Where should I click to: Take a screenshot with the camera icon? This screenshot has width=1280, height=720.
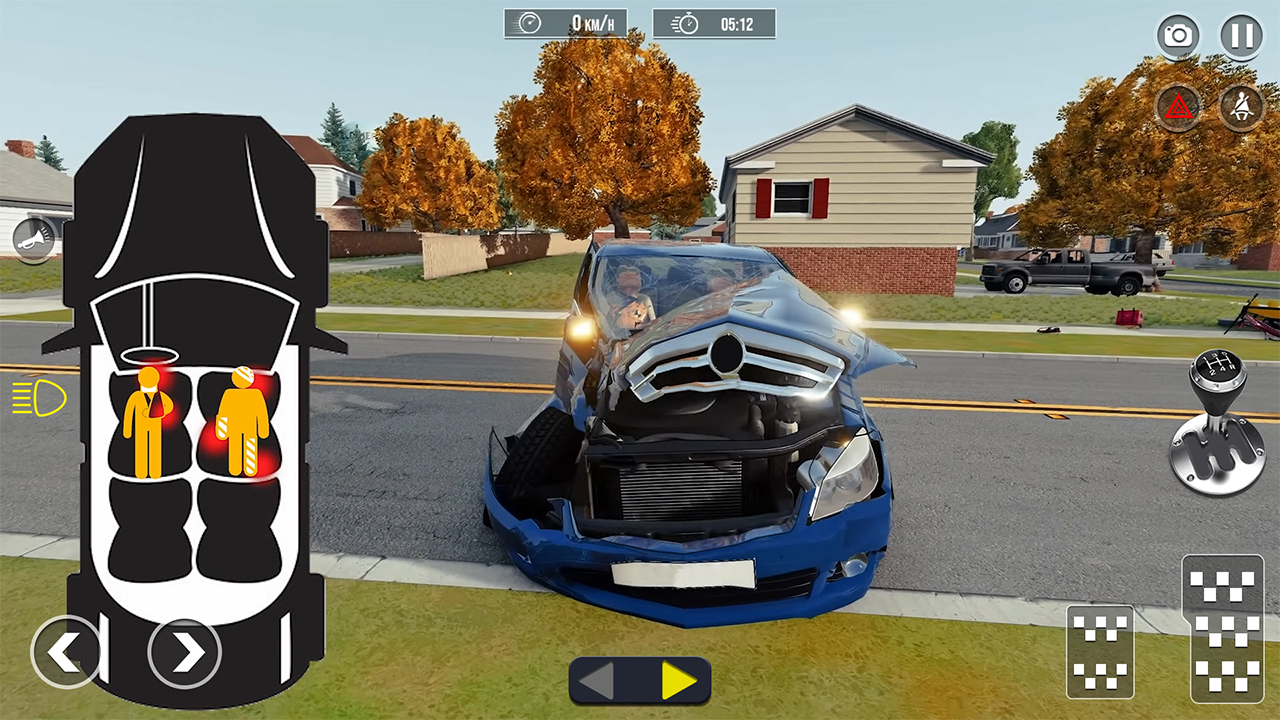1178,35
